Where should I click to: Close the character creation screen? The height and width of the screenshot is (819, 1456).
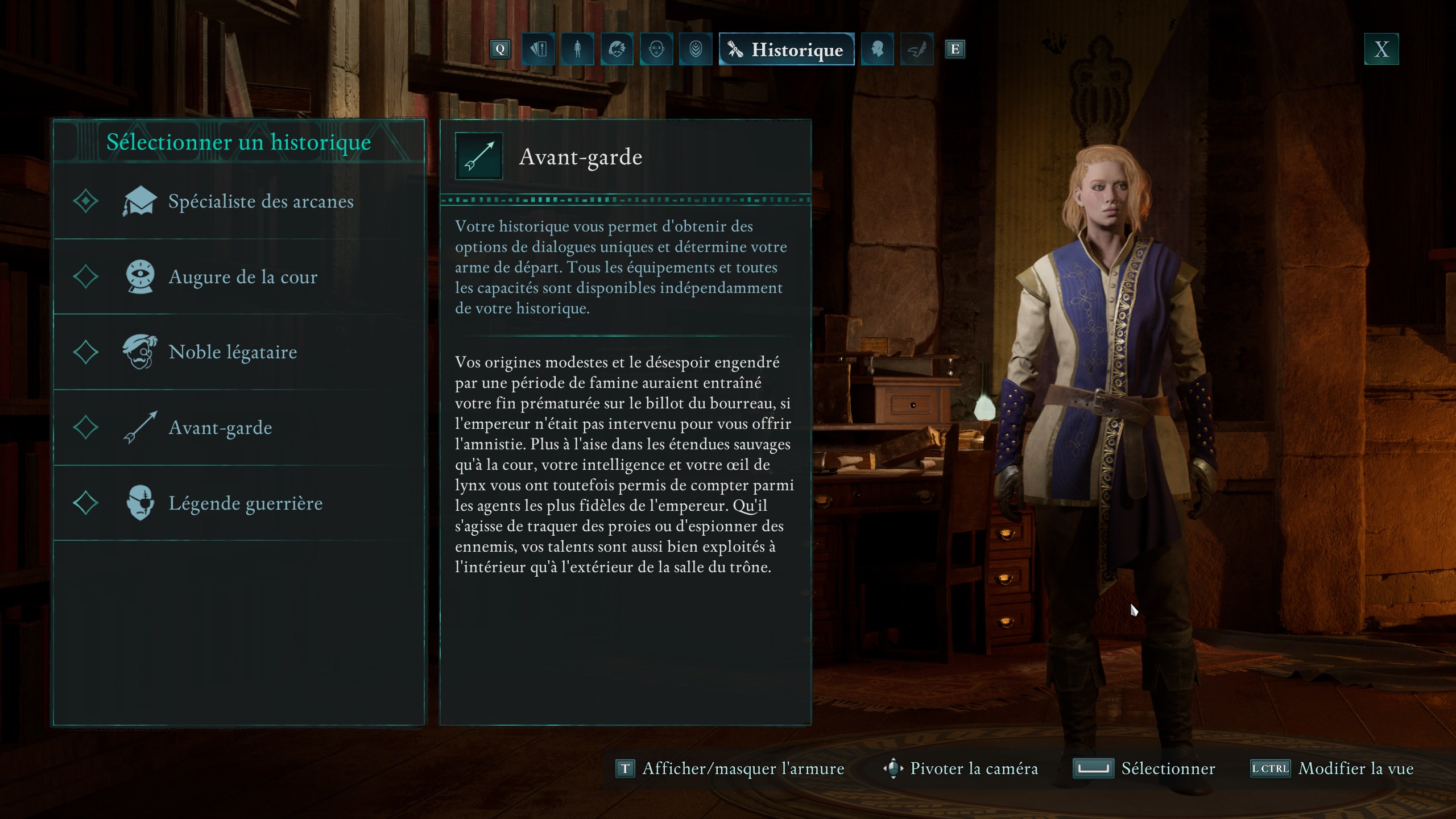pyautogui.click(x=1381, y=49)
